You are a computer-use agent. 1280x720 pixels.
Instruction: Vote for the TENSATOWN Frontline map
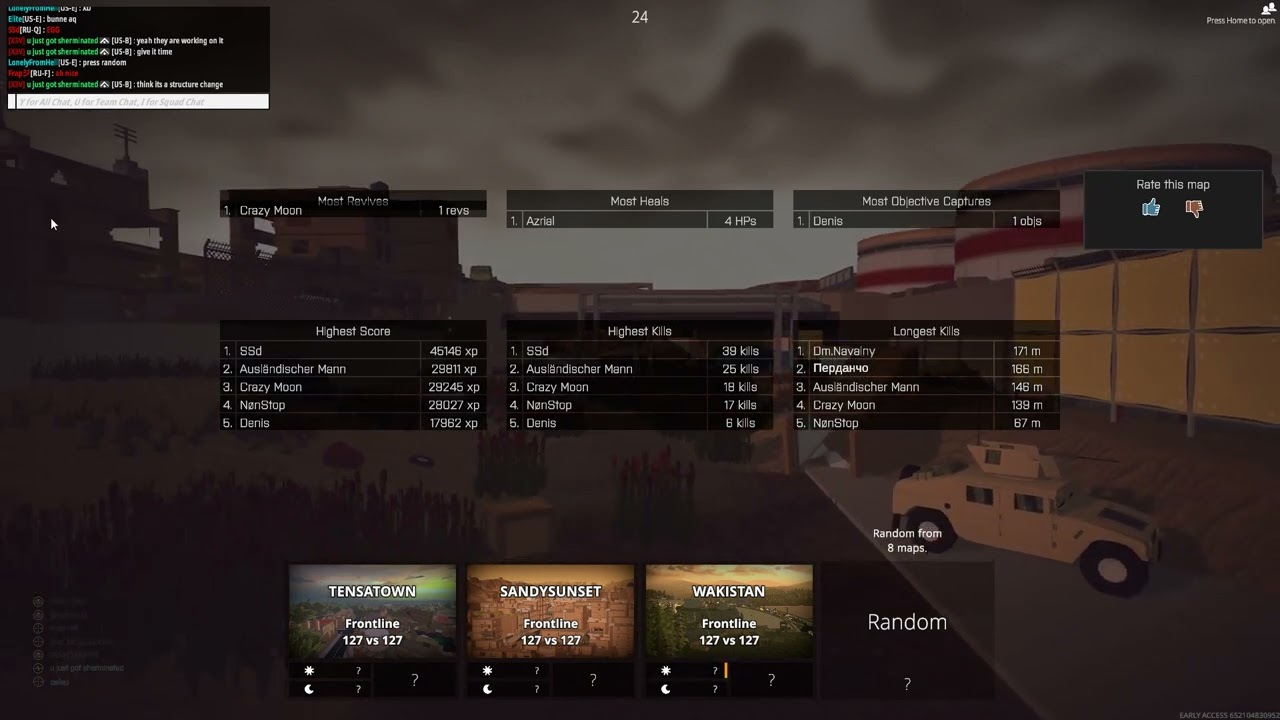click(x=372, y=610)
